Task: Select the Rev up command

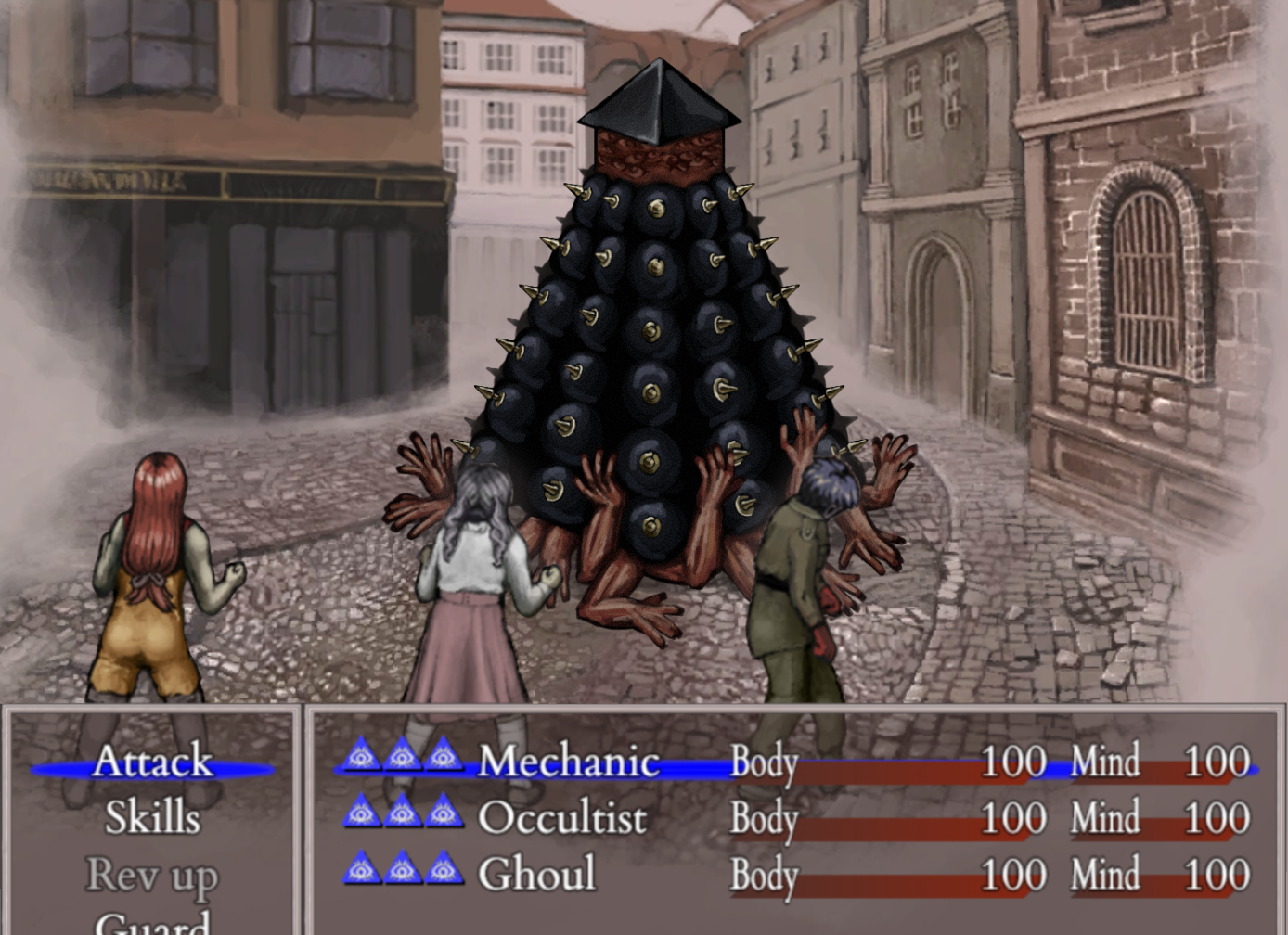Action: coord(152,875)
